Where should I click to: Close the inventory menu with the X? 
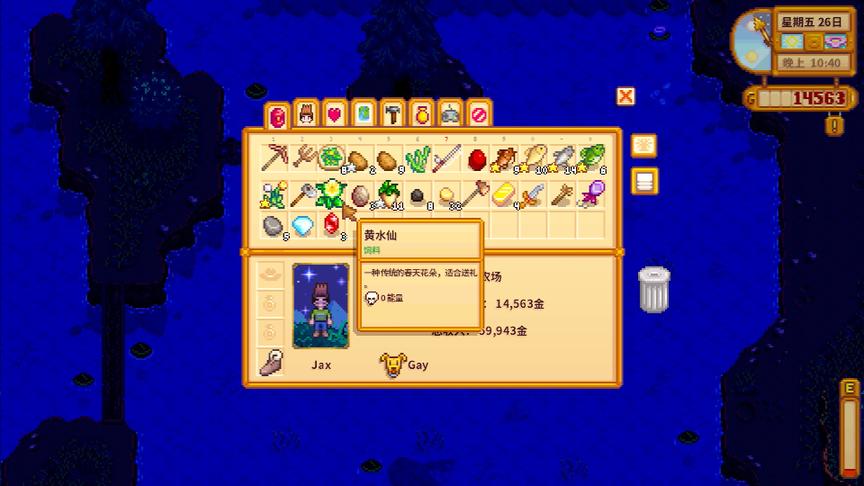(x=626, y=96)
